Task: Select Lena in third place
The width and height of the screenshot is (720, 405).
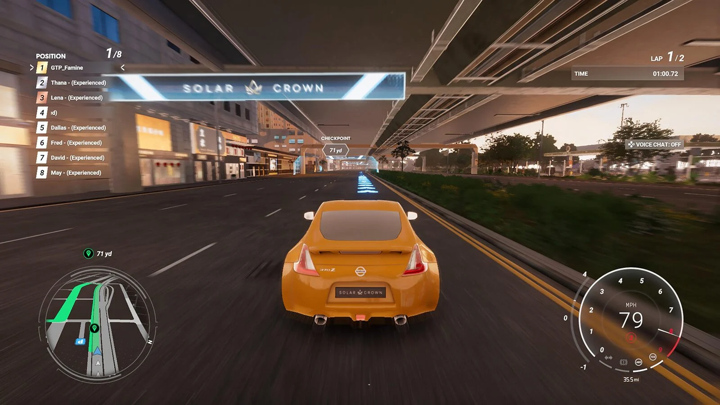Action: pyautogui.click(x=76, y=97)
